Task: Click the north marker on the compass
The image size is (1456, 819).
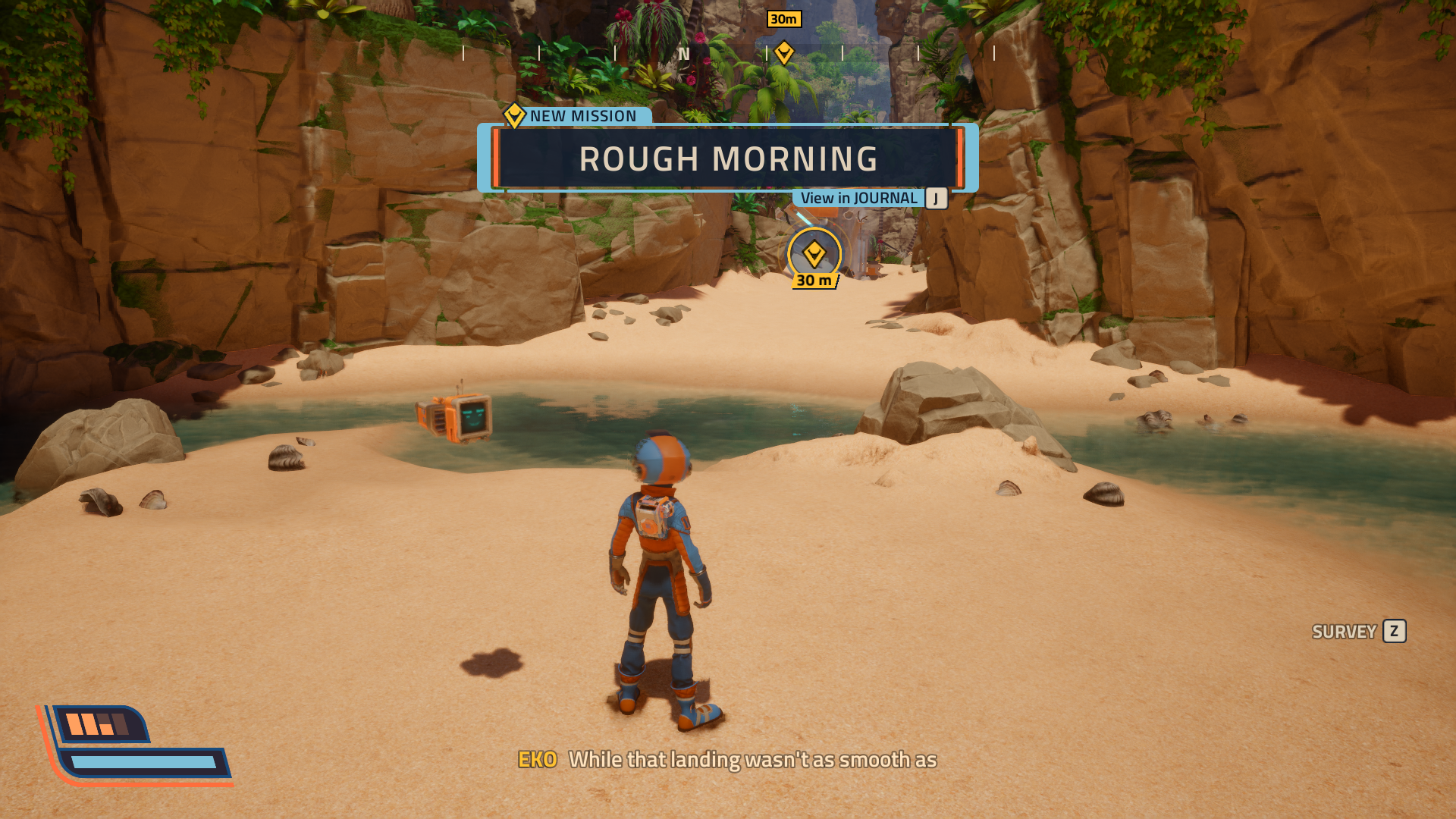Action: click(x=684, y=54)
